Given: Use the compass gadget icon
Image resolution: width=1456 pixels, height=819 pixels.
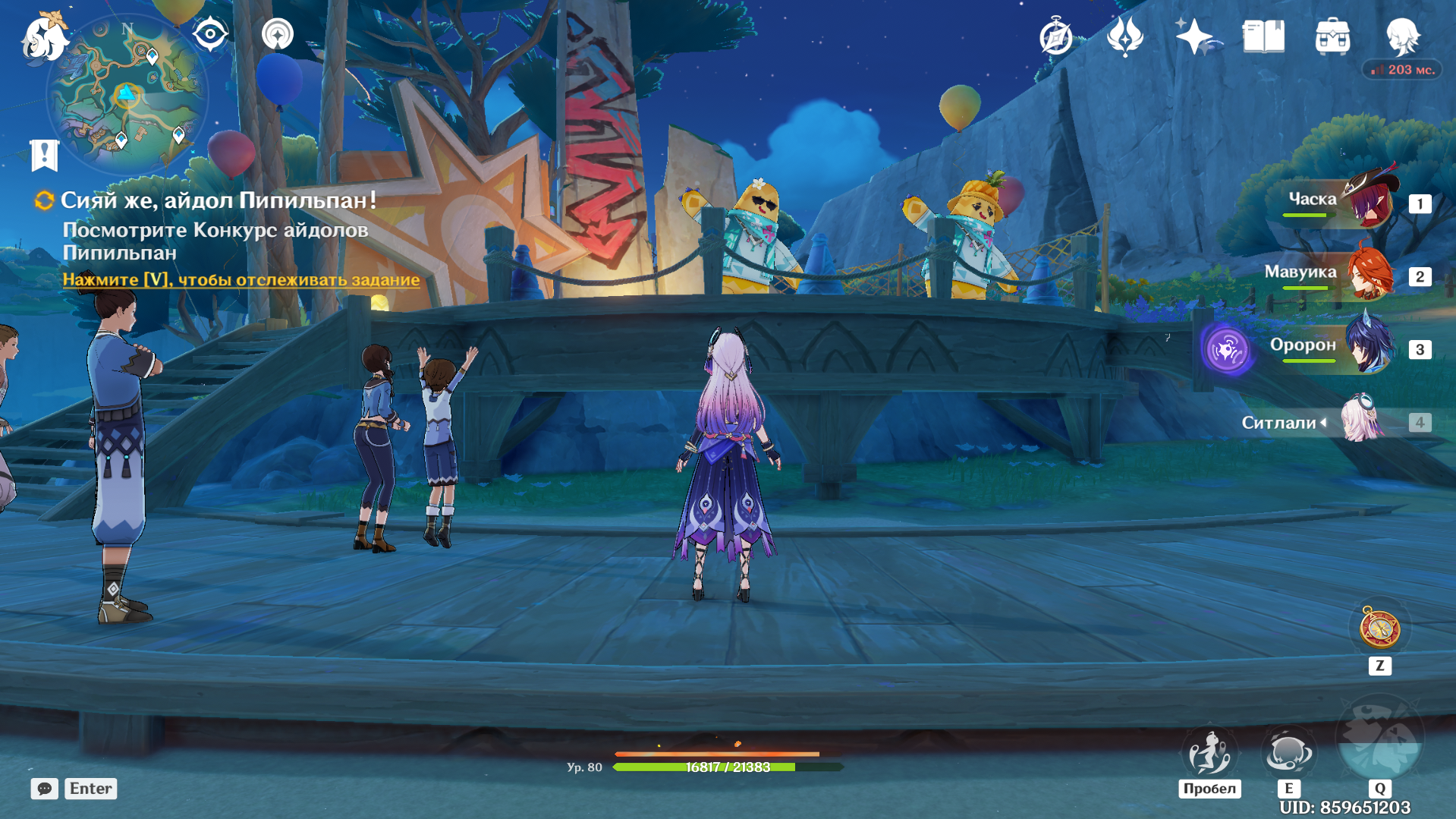Looking at the screenshot, I should click(x=1379, y=628).
